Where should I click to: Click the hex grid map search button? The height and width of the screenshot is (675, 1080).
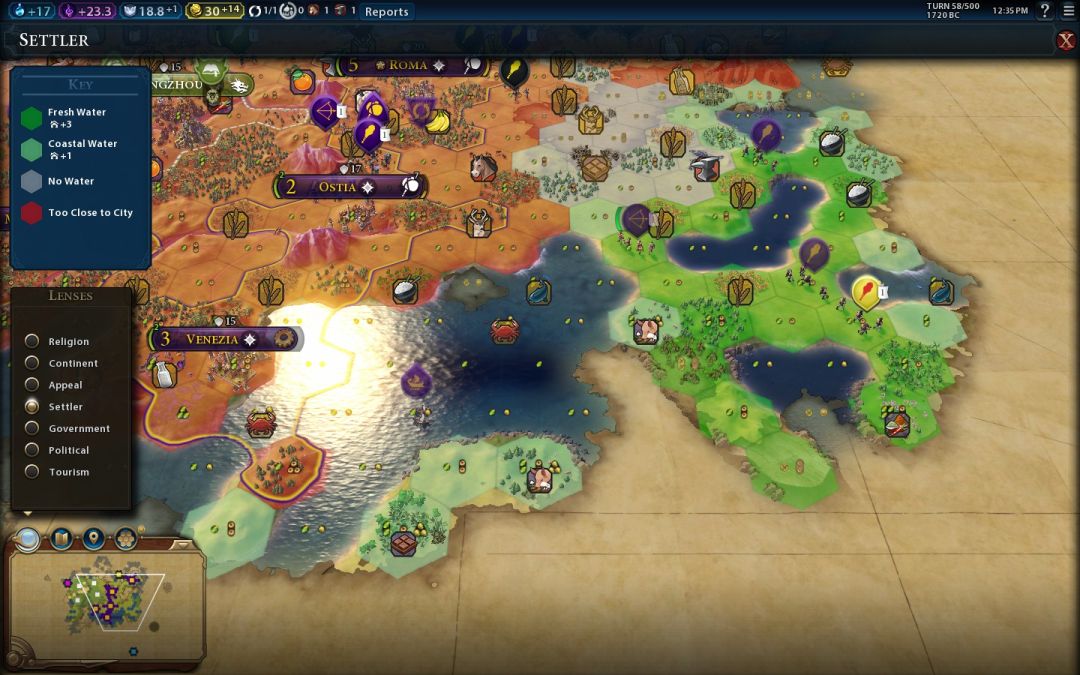click(x=126, y=540)
